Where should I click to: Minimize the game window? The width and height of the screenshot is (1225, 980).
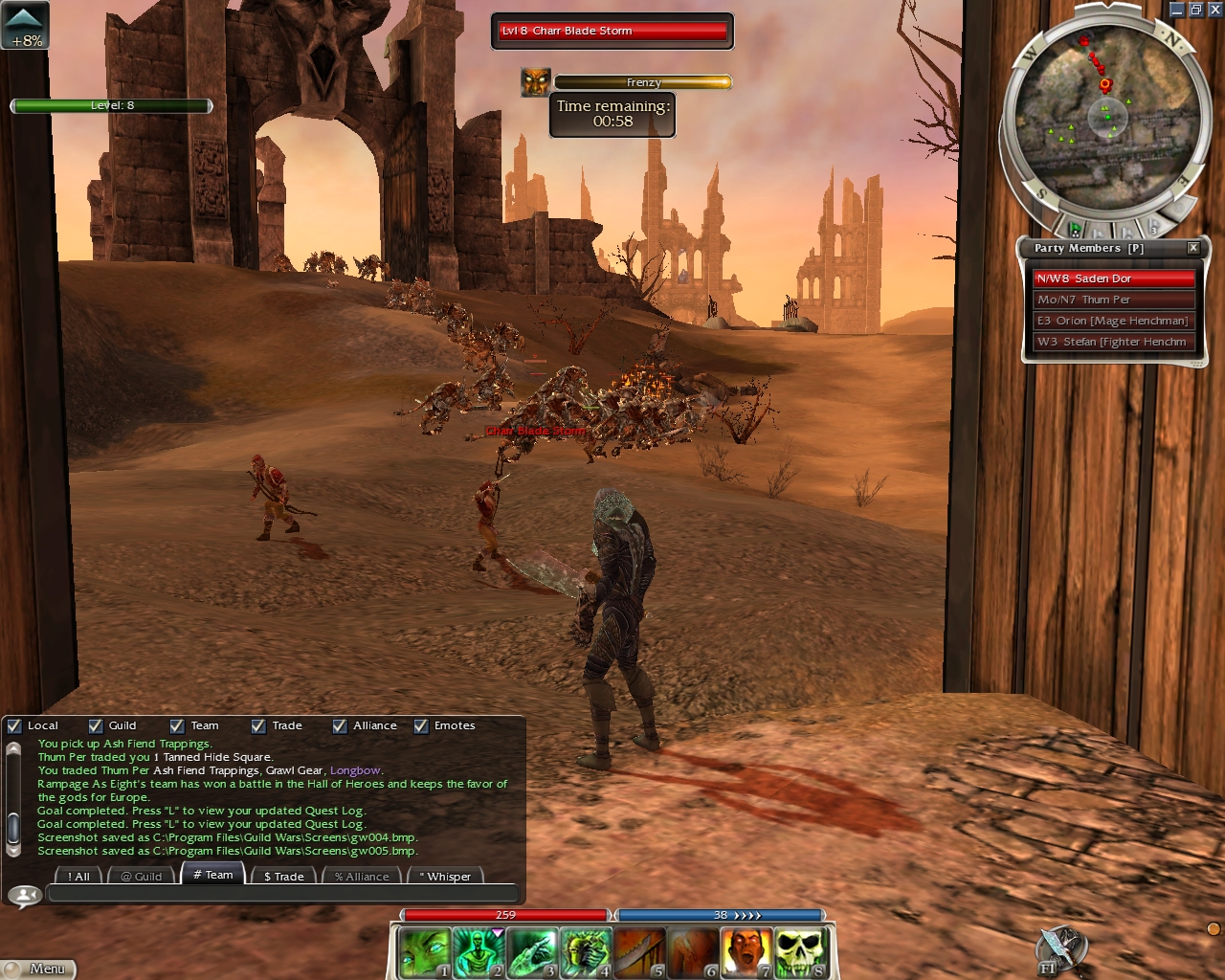1177,10
